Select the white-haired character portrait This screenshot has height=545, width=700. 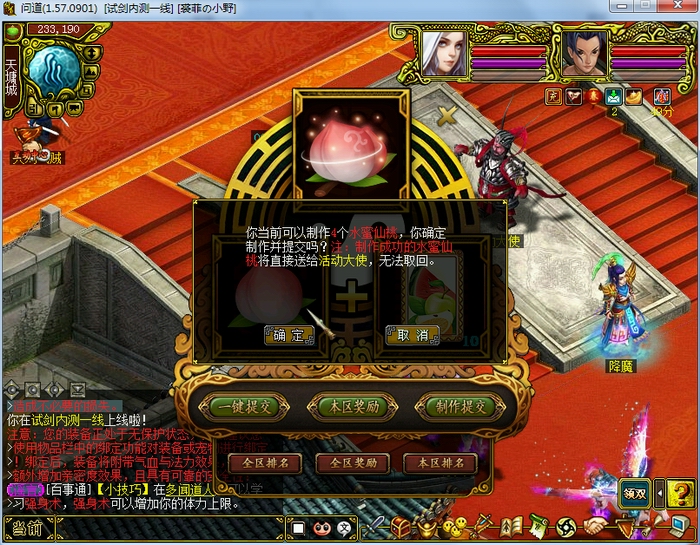coord(442,52)
